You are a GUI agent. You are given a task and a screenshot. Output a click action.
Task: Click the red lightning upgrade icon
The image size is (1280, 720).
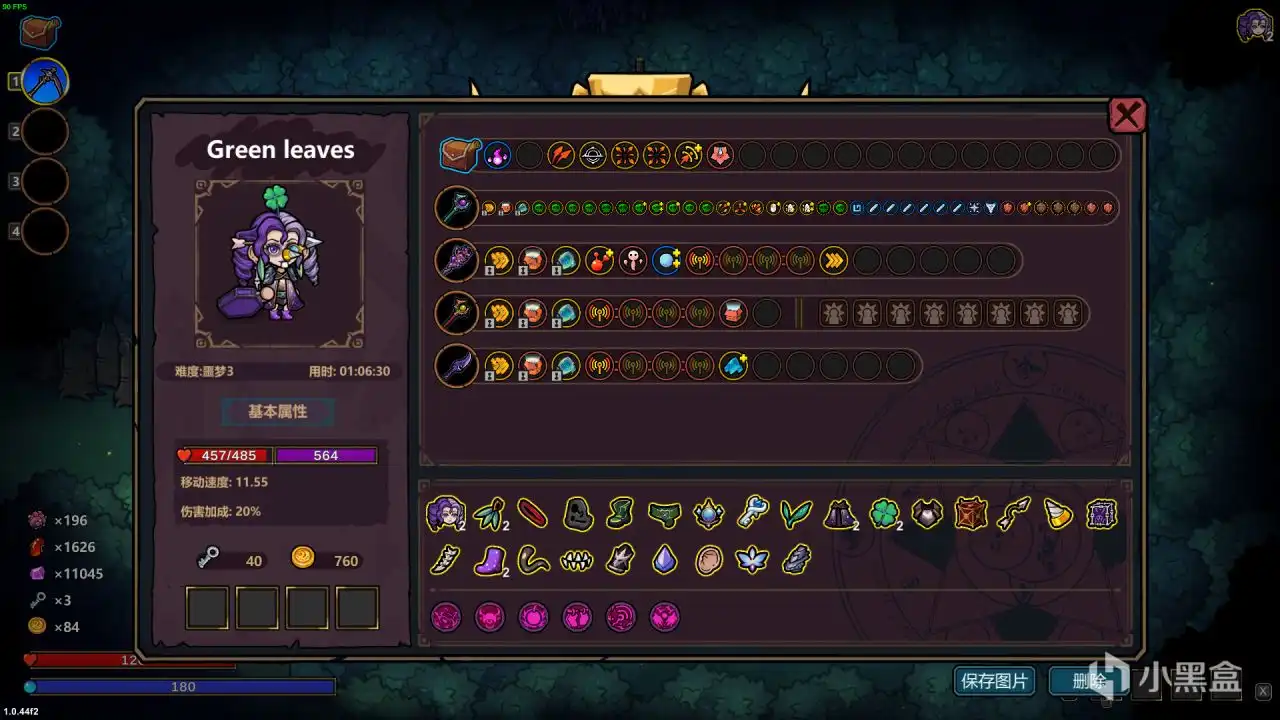point(561,154)
